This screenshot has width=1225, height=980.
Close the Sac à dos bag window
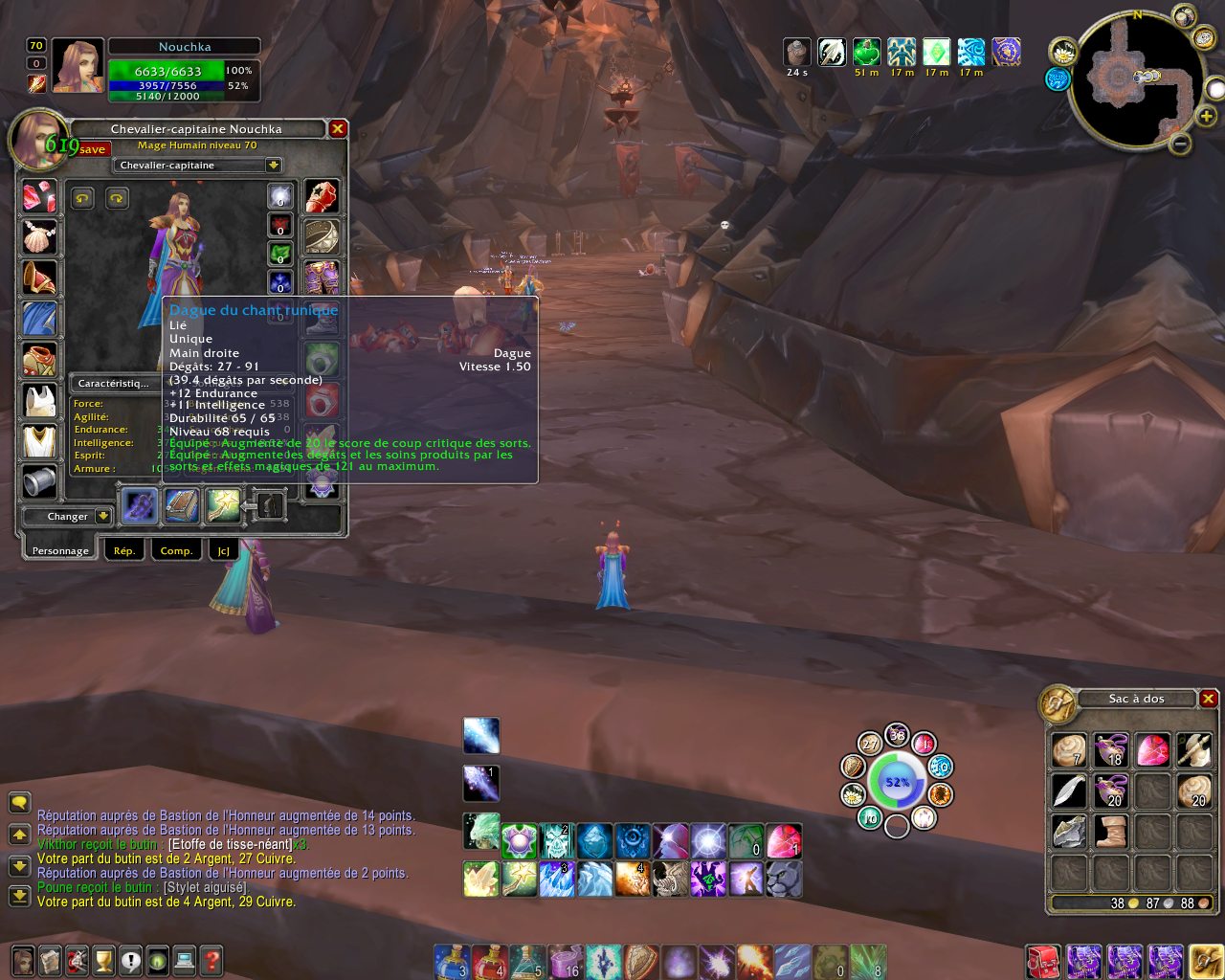pos(1209,699)
